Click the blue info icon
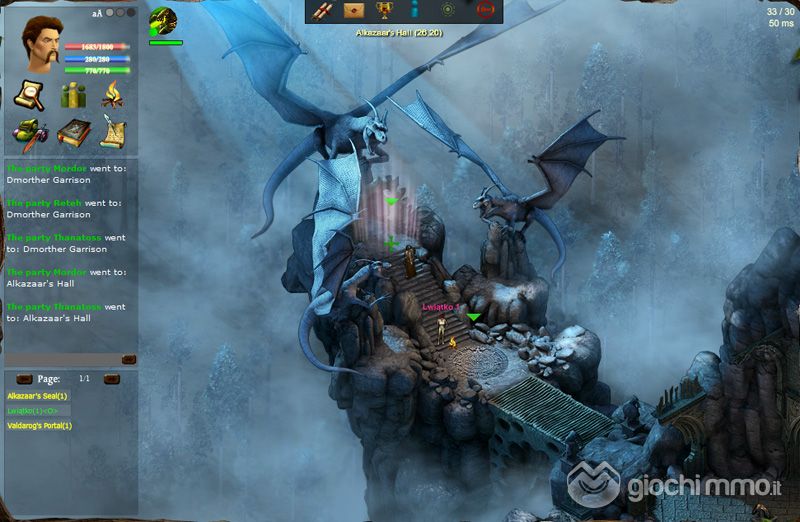 [x=414, y=10]
